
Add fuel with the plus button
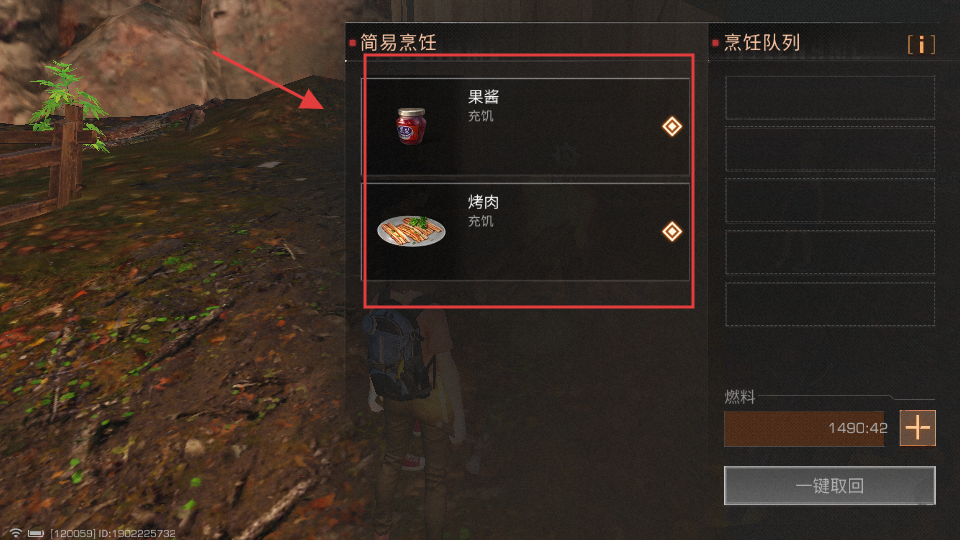[x=917, y=428]
